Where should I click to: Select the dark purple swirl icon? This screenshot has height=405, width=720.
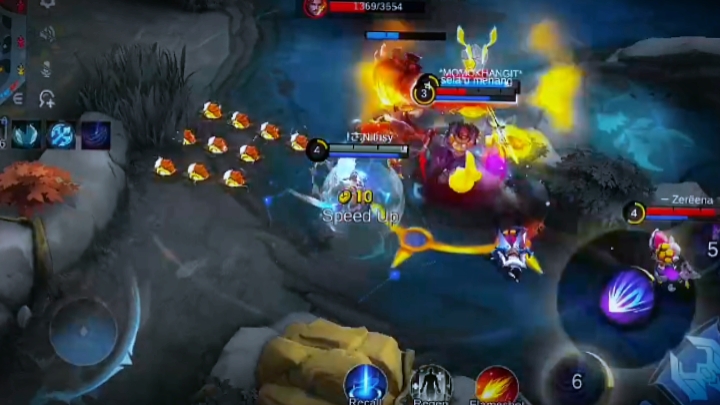coord(96,134)
